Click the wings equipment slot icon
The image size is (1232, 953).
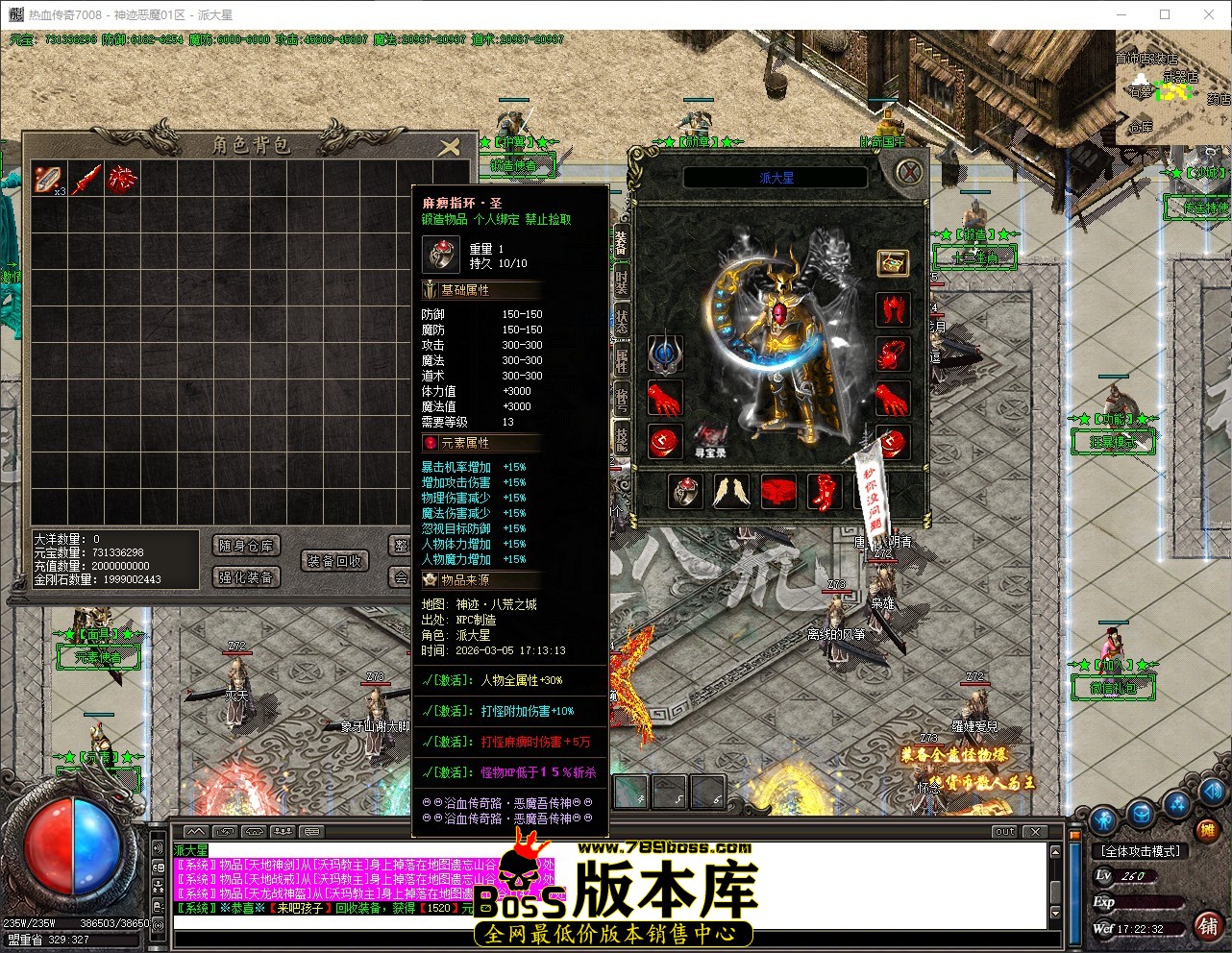tap(733, 492)
